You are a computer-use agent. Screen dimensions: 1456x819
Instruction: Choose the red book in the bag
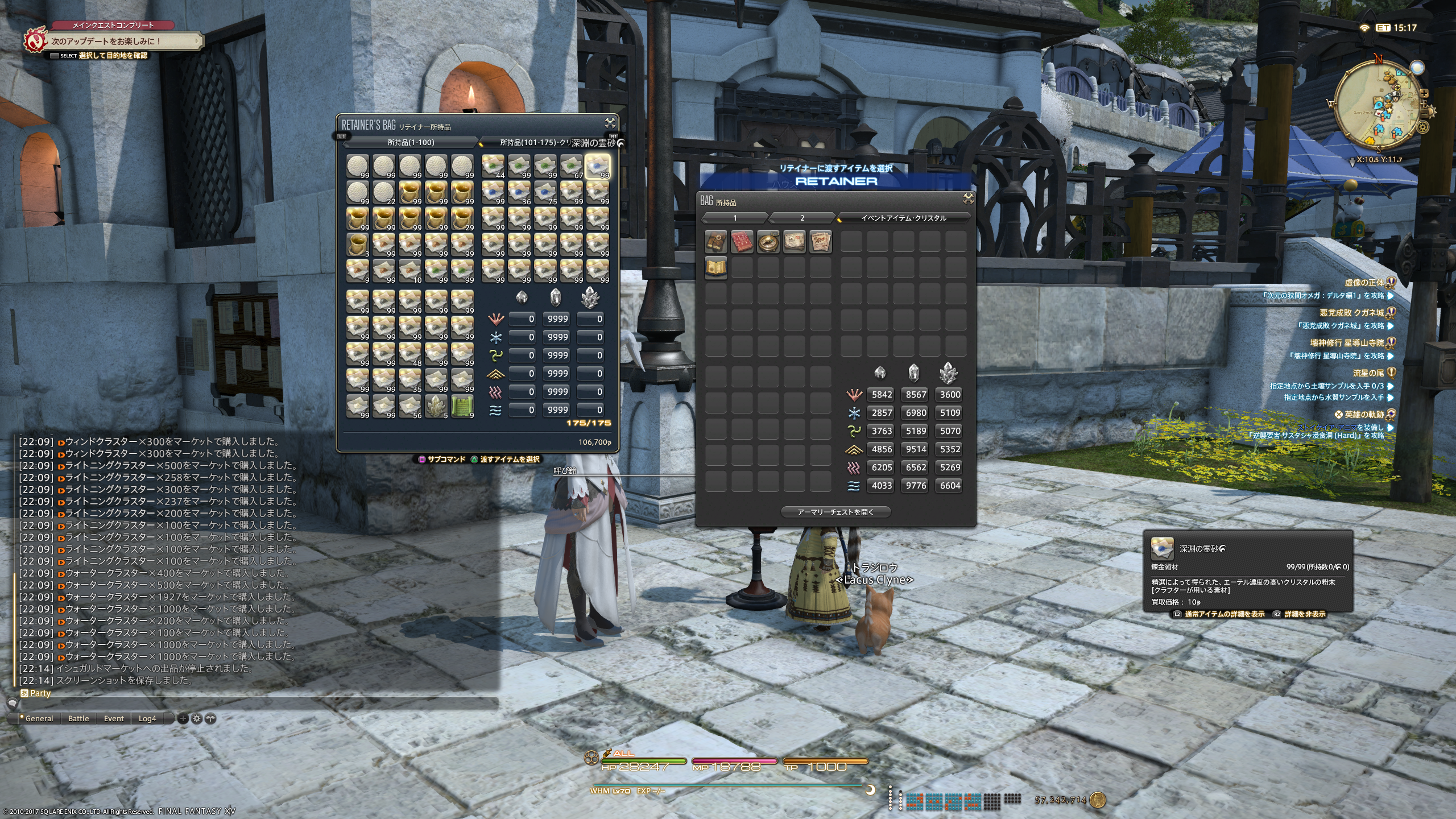[742, 242]
